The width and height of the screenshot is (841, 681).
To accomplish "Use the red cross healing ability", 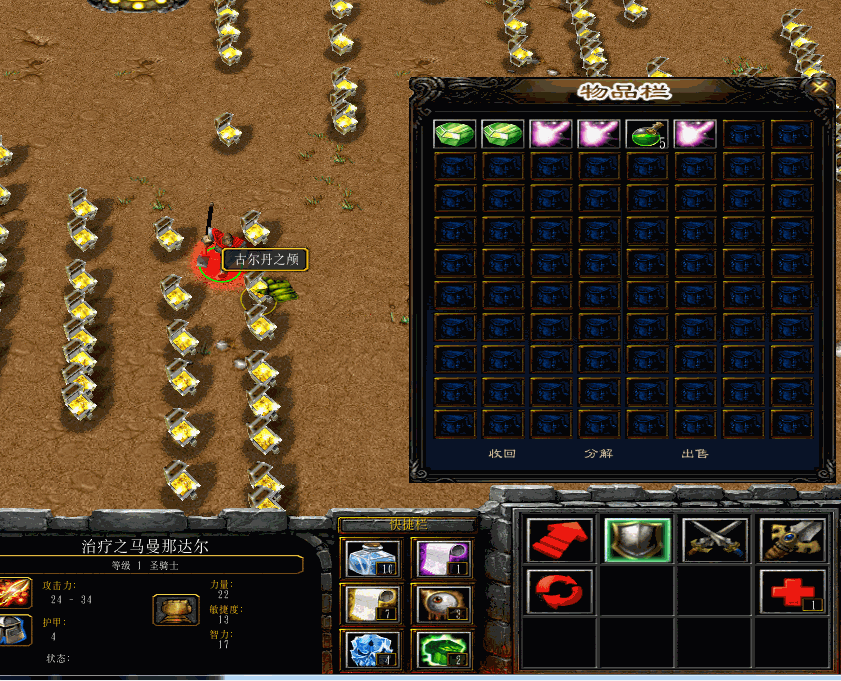I will [792, 590].
